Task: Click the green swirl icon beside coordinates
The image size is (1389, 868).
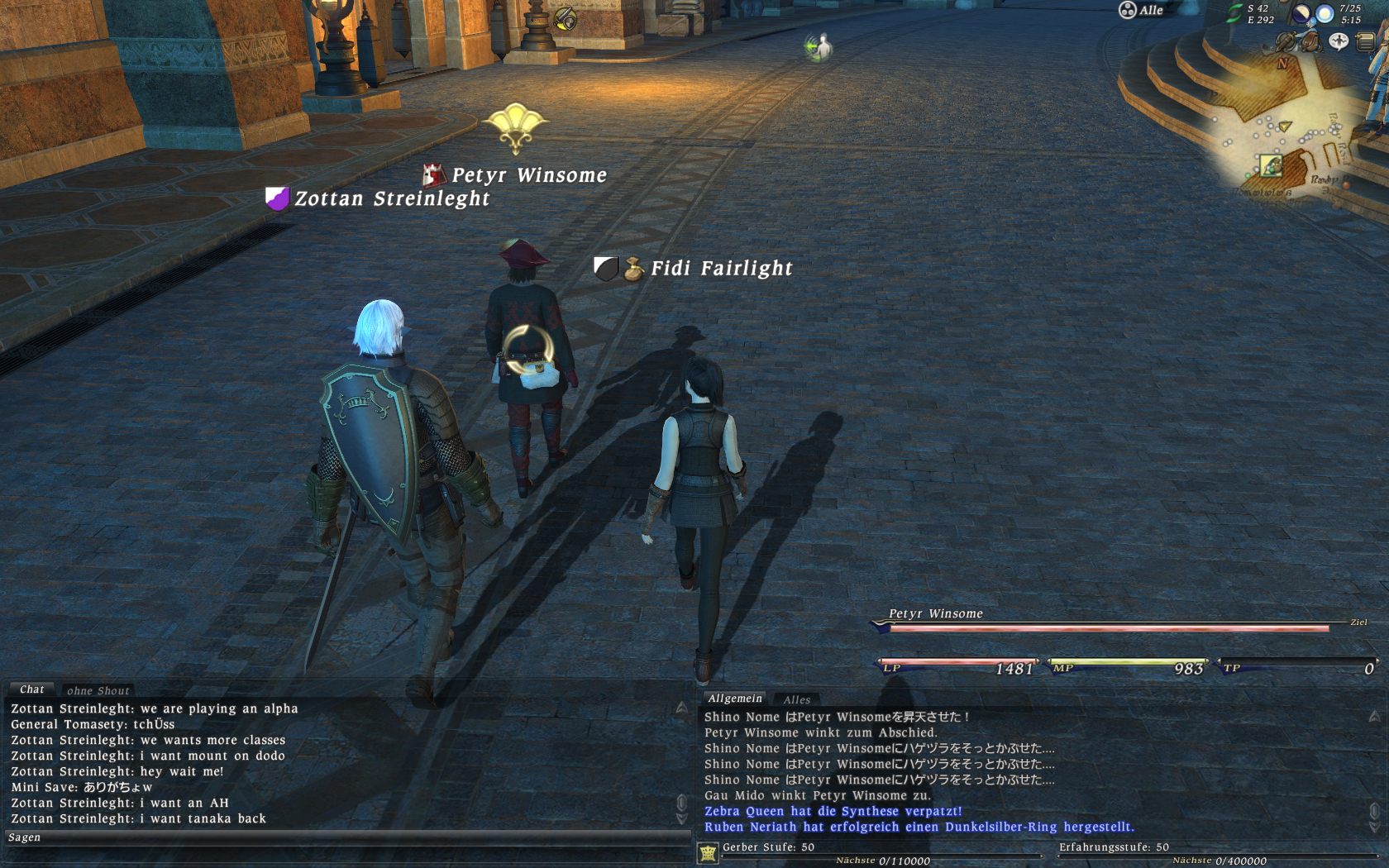Action: pyautogui.click(x=1234, y=13)
